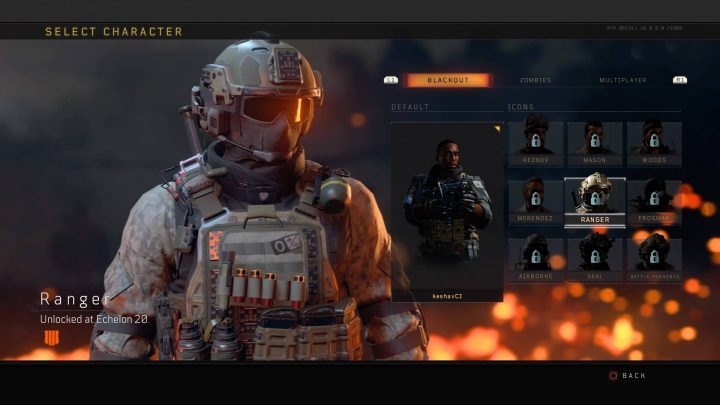
Task: Switch to the Multiplayer tab
Action: [622, 80]
